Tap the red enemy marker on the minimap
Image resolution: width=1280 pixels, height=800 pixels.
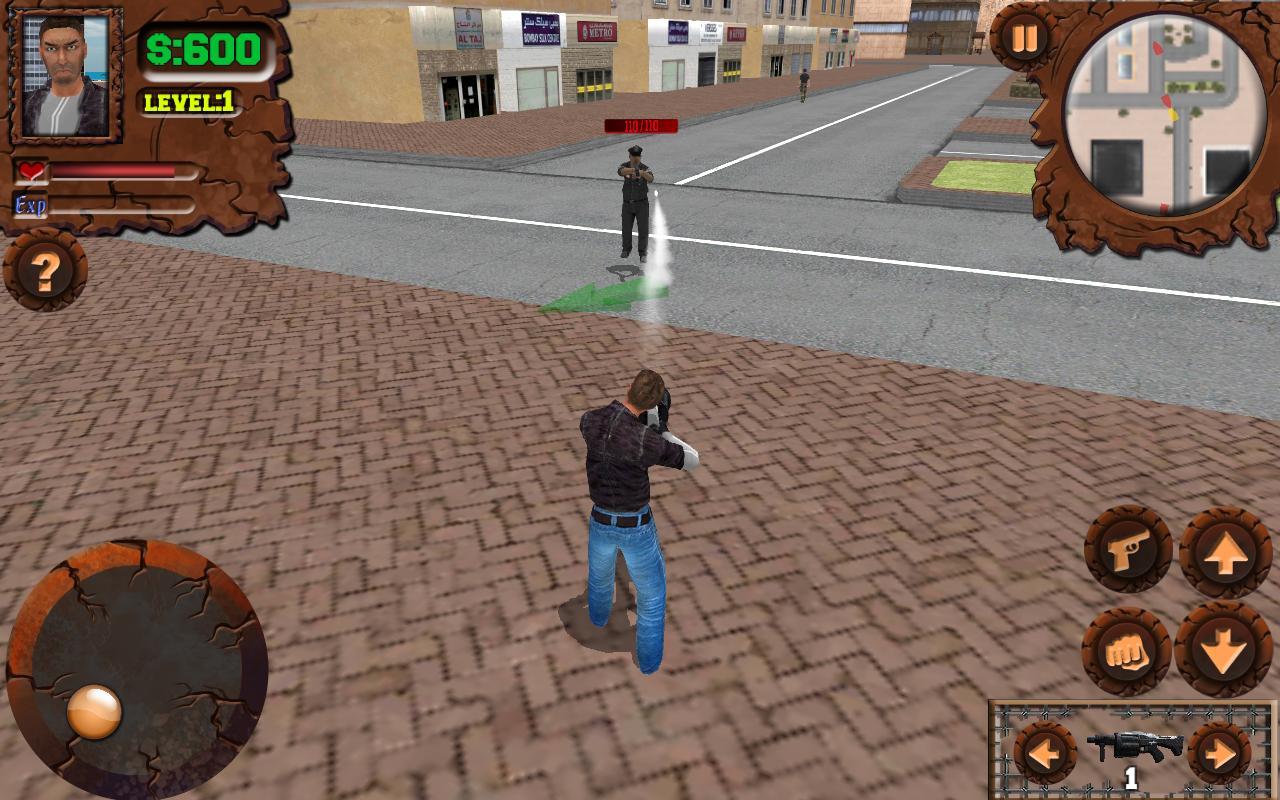[1166, 100]
